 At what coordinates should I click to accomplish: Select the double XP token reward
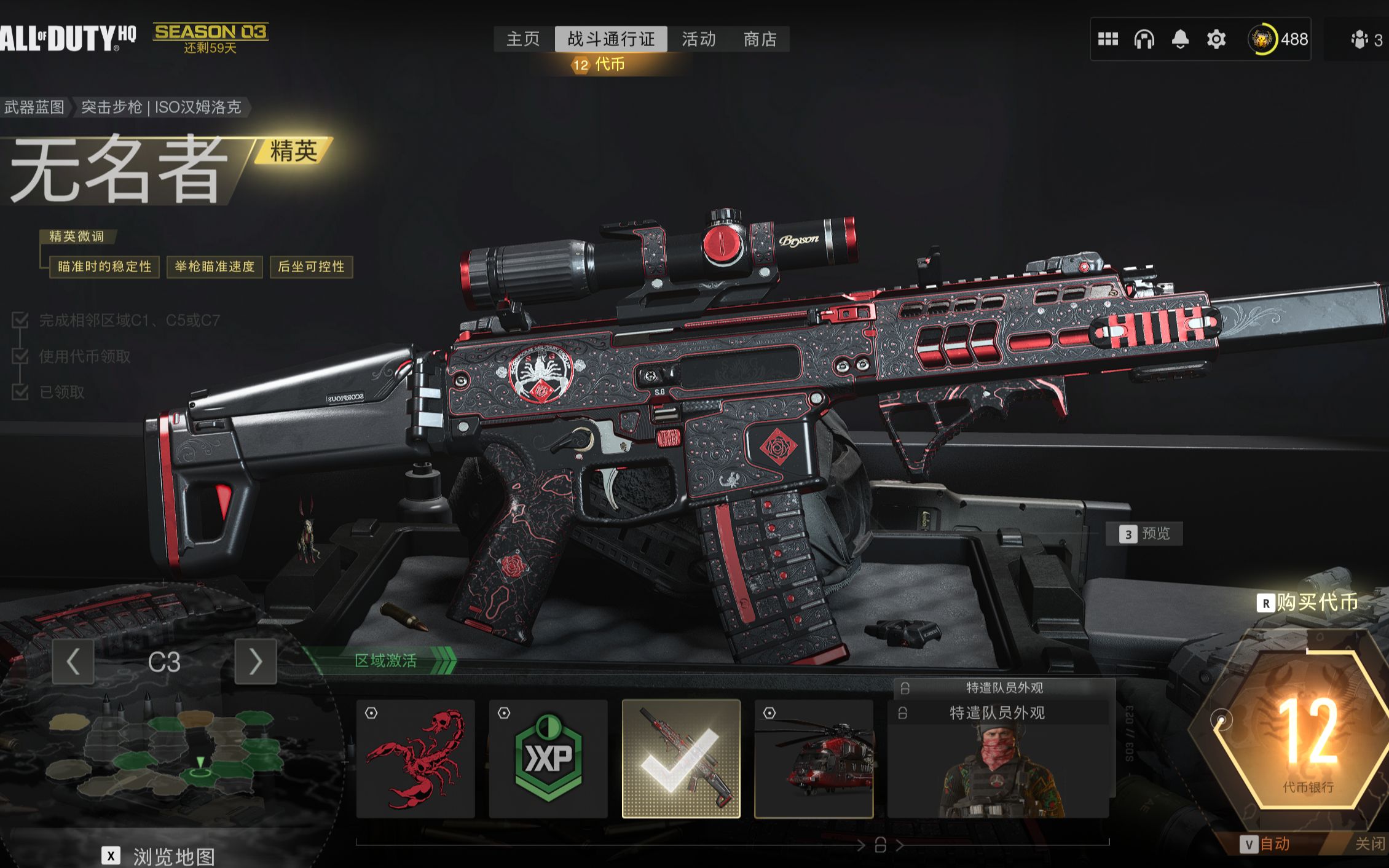point(548,759)
